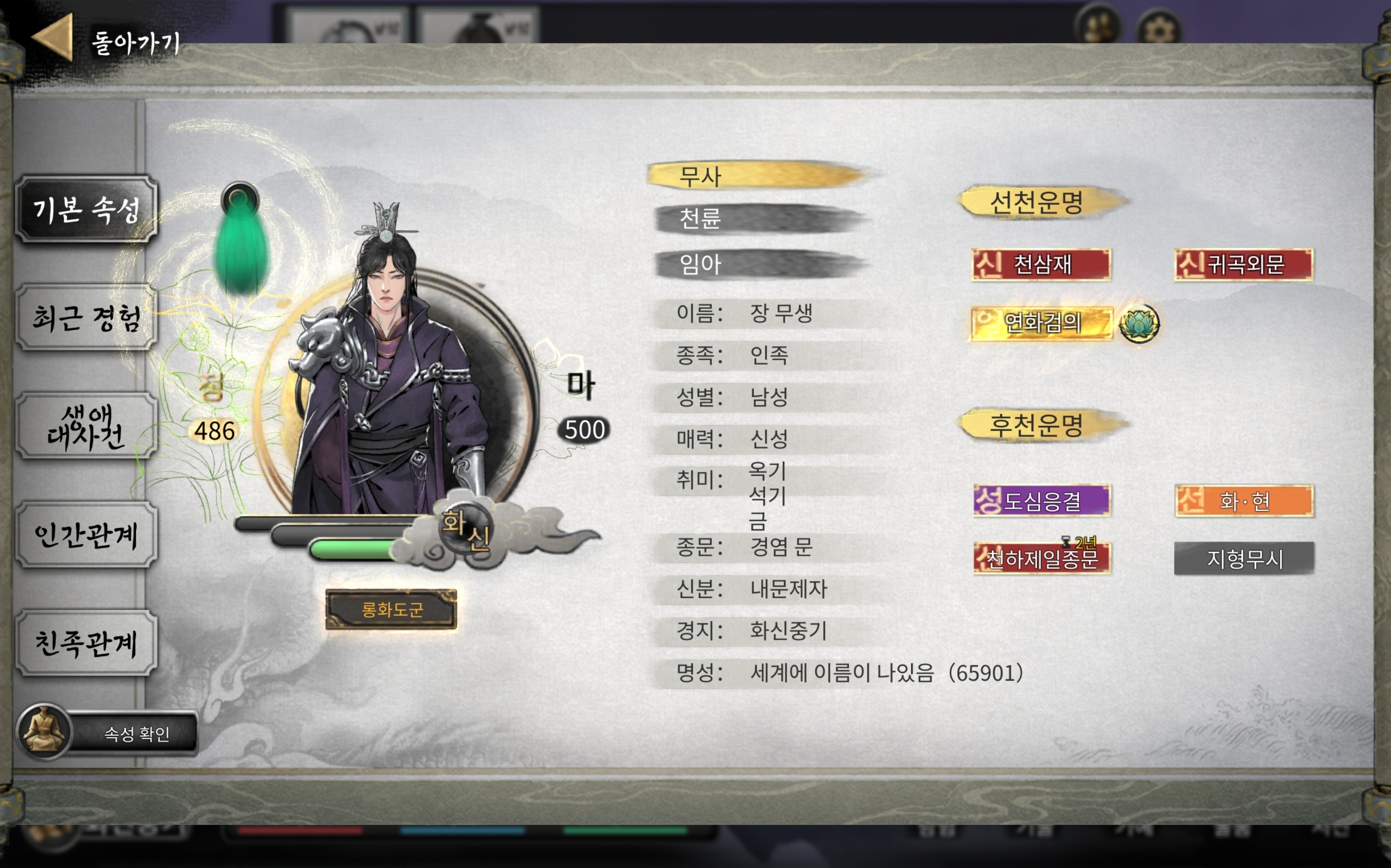
Task: Open the 최근 경험 tab
Action: coord(86,318)
